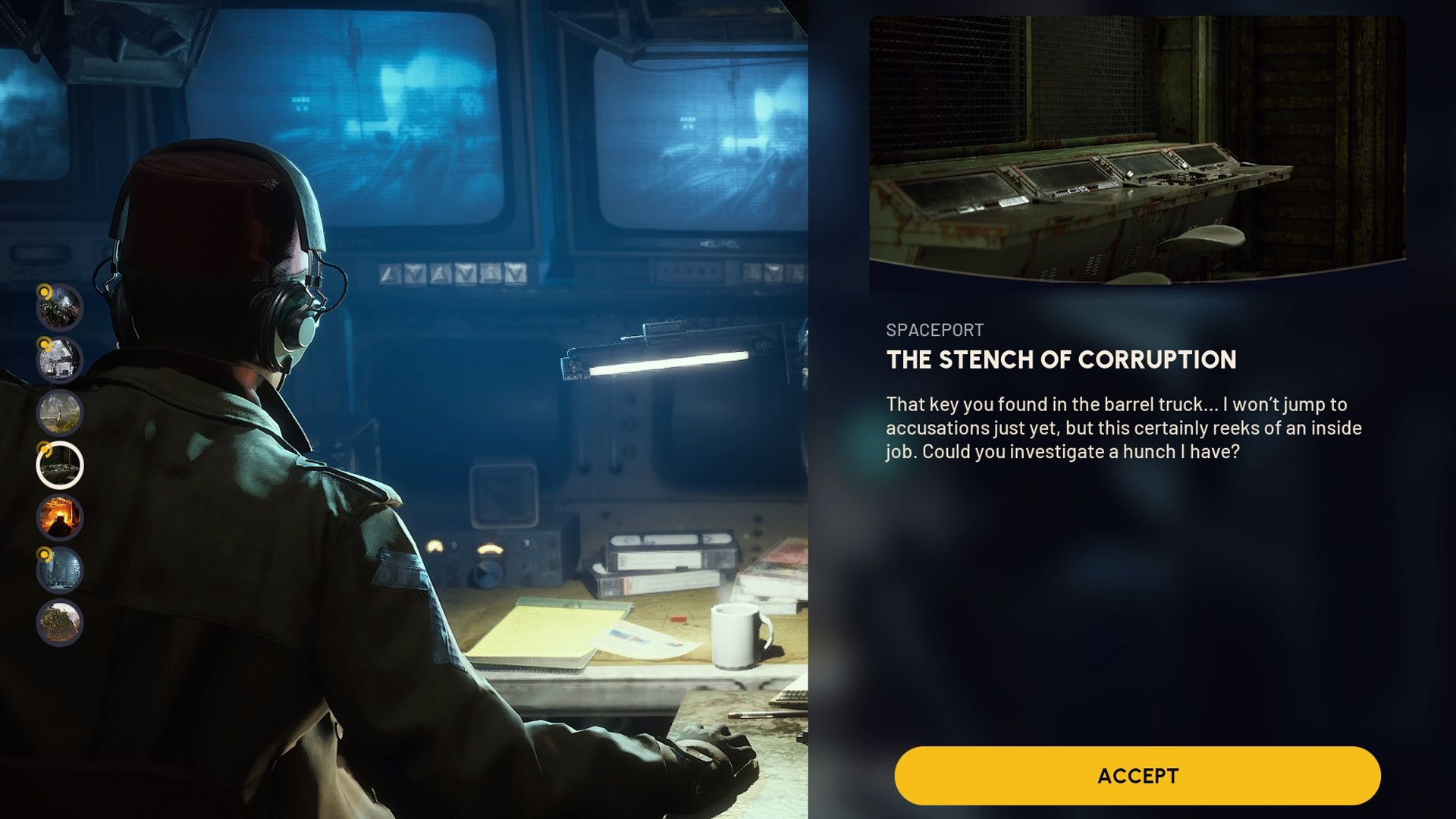Open the settlement mission icon, second from top
Image resolution: width=1456 pixels, height=819 pixels.
(x=59, y=359)
